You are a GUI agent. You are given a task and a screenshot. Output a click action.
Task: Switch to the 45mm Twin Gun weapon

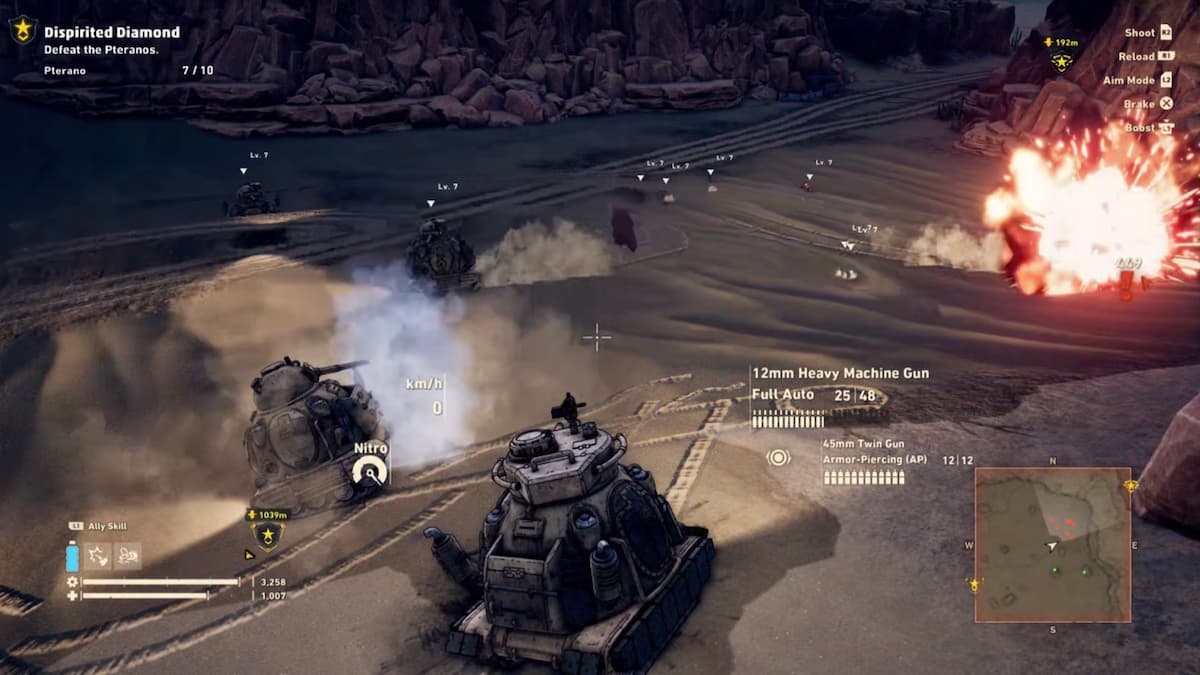(863, 442)
